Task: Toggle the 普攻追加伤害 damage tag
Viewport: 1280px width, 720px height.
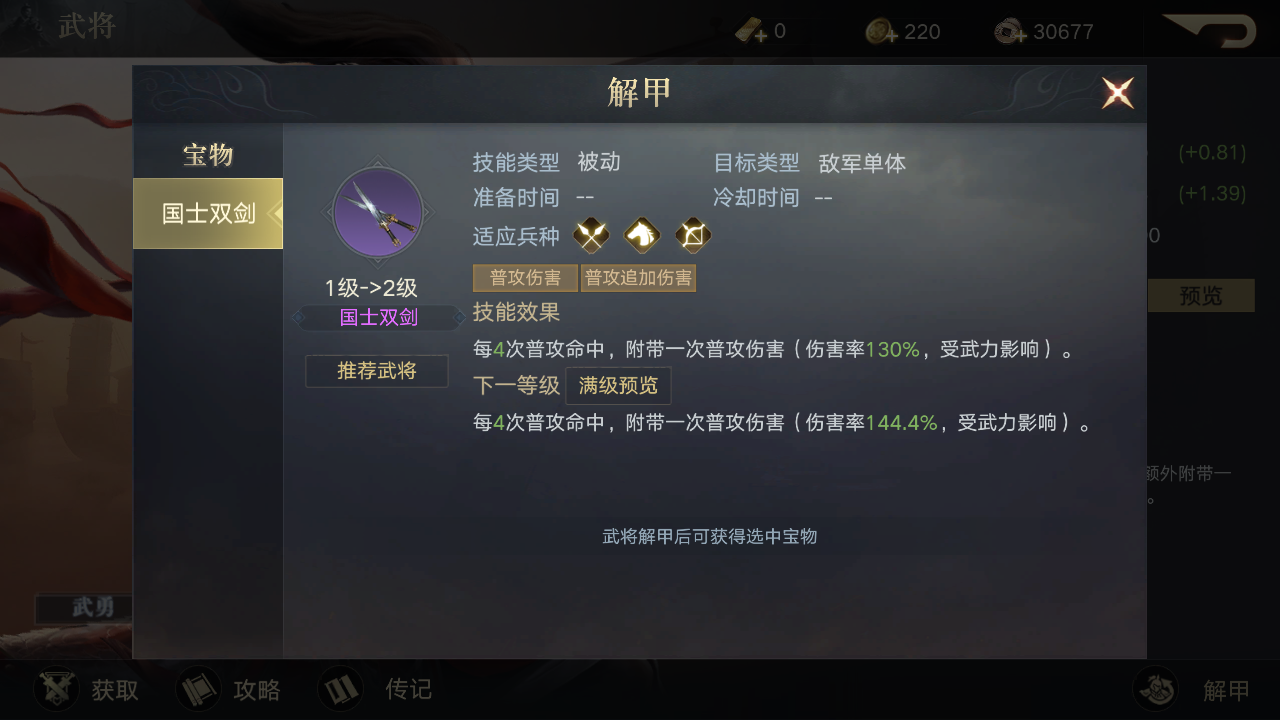Action: tap(638, 277)
